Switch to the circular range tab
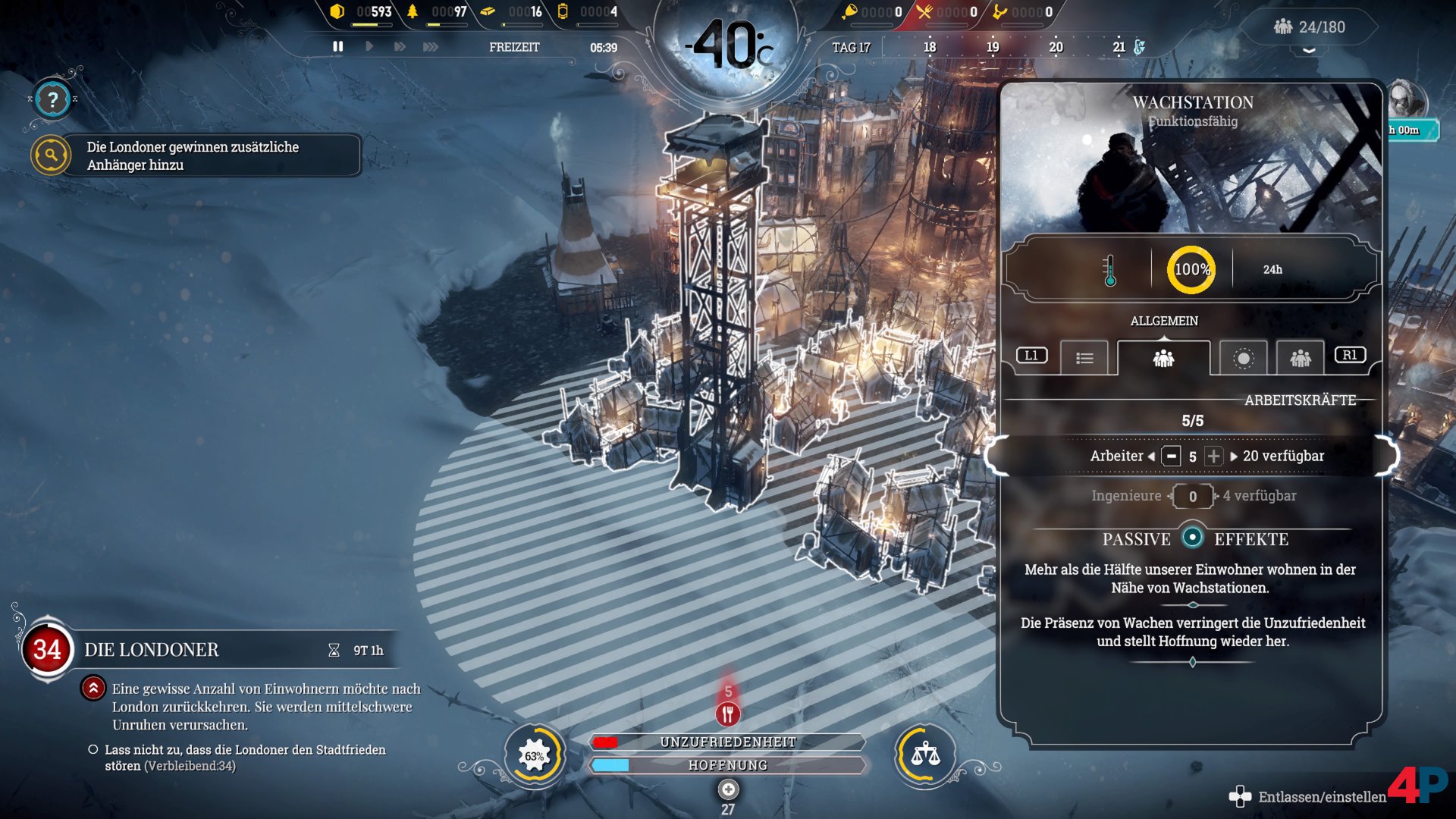Viewport: 1456px width, 819px height. [x=1243, y=357]
